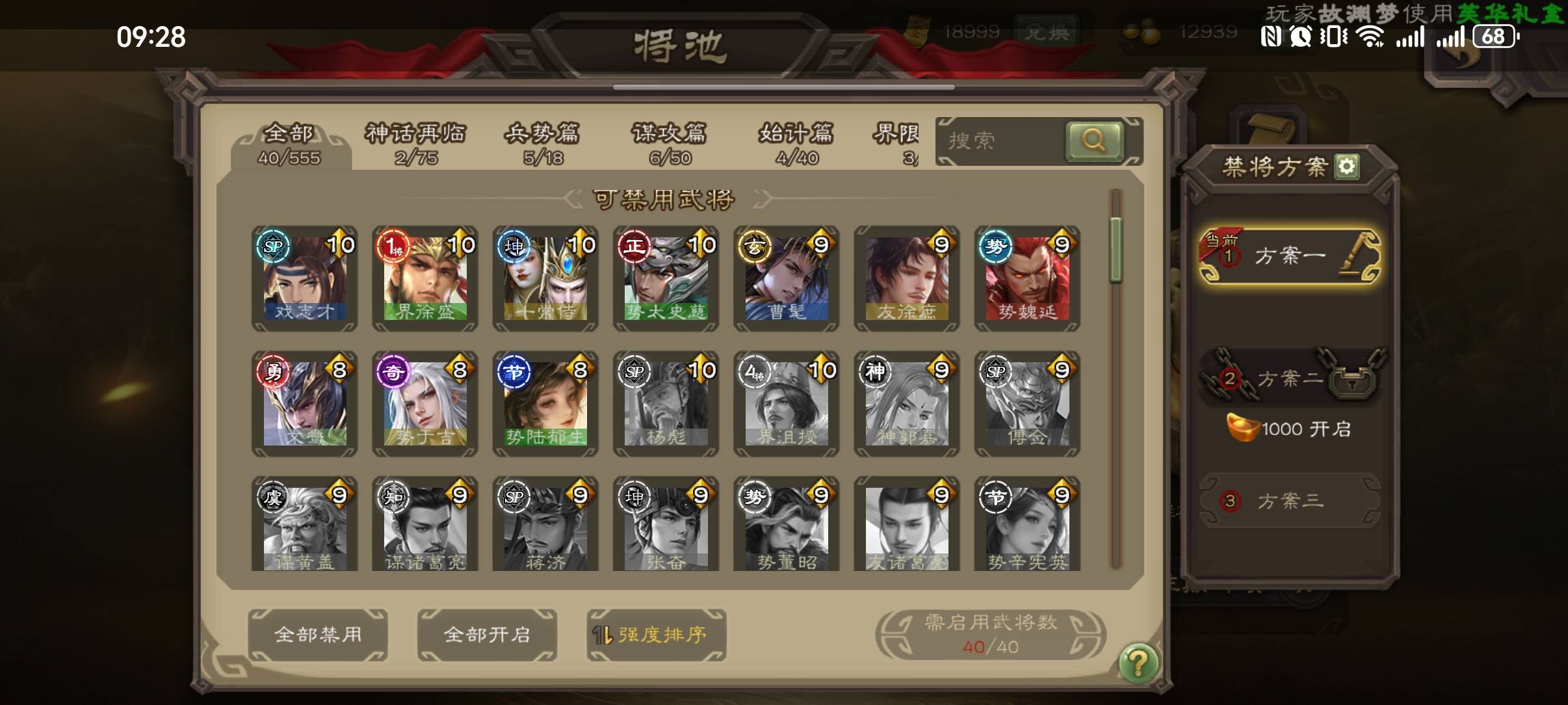The image size is (1568, 705).
Task: Open the green question mark help
Action: click(1138, 663)
